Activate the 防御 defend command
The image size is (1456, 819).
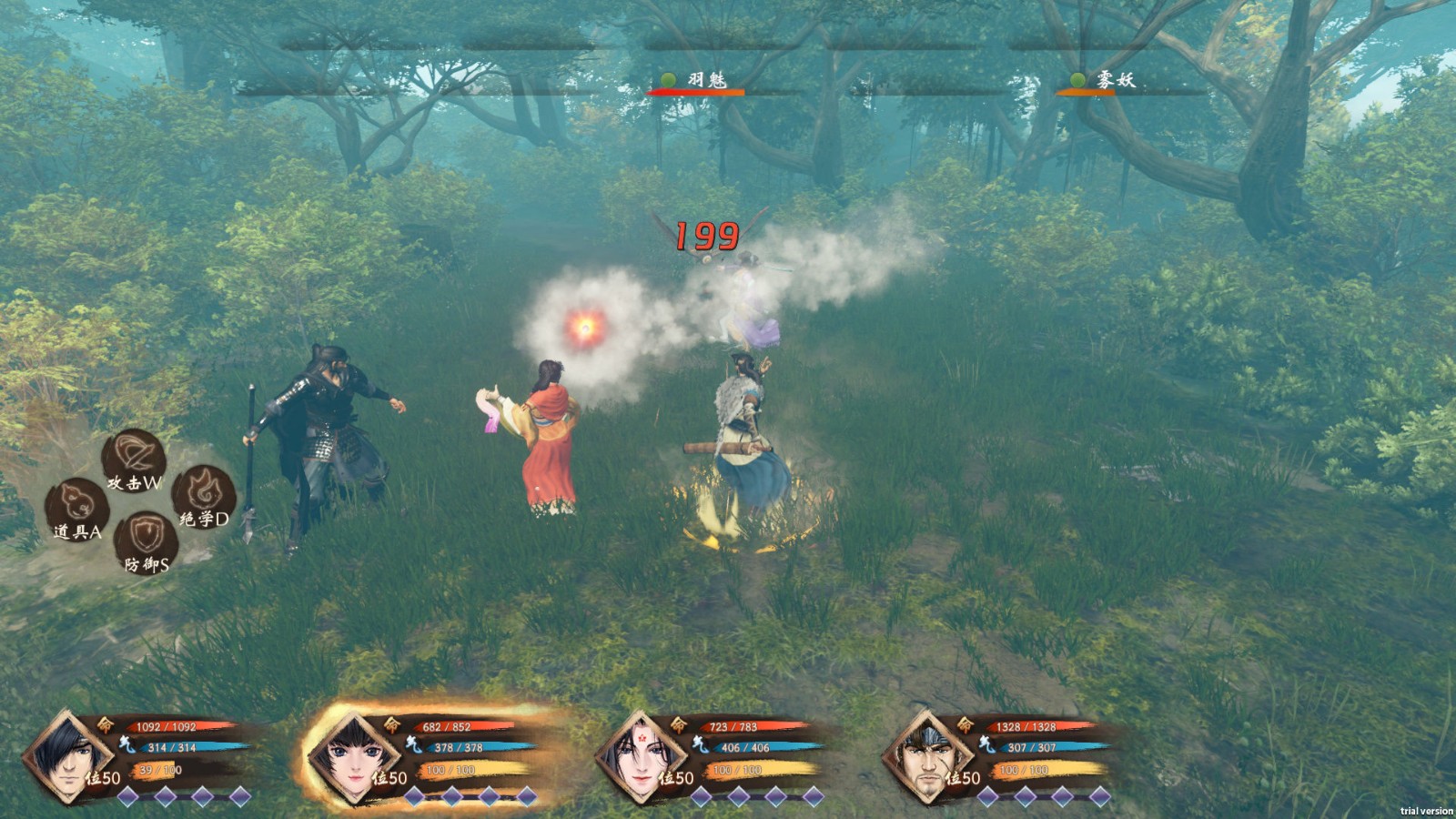click(146, 542)
